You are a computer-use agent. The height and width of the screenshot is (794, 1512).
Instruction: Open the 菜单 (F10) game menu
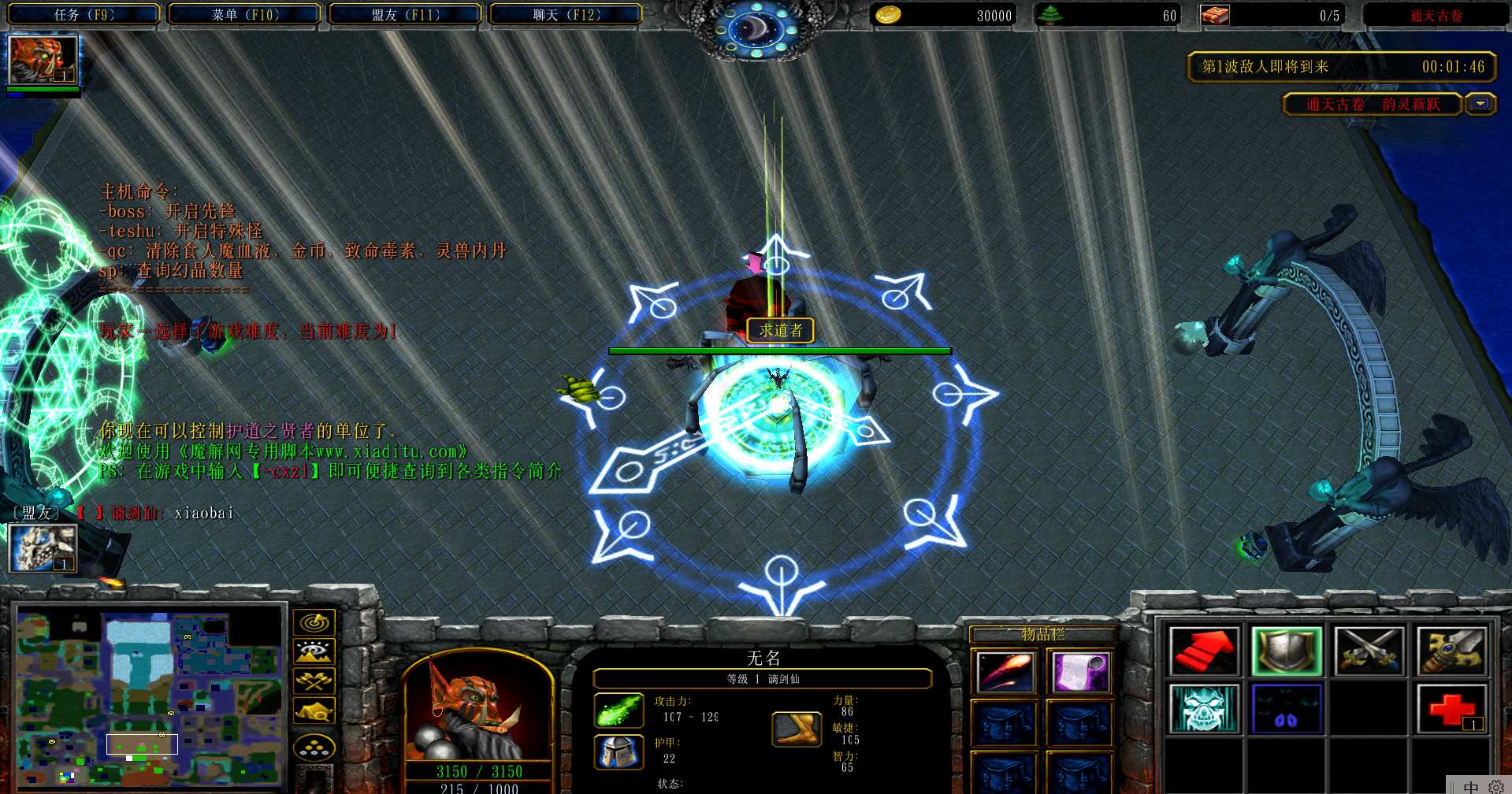(x=245, y=14)
